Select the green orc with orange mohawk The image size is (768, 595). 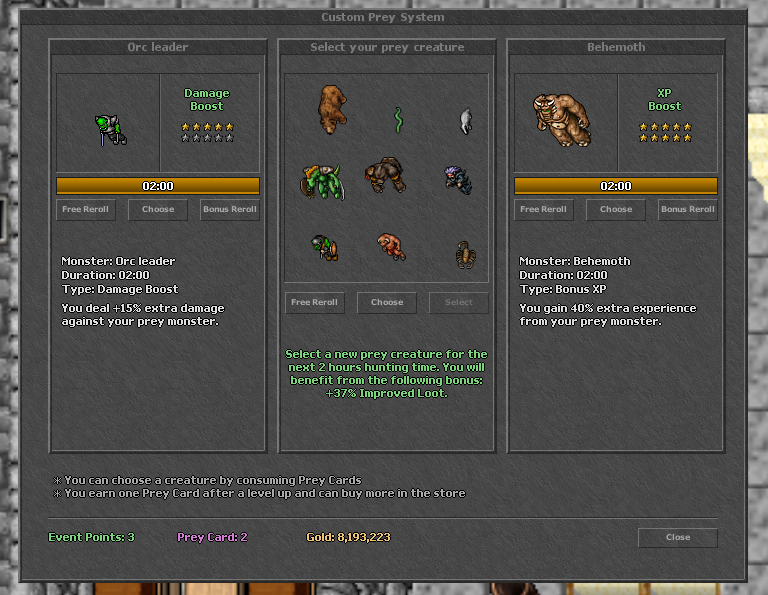click(x=321, y=180)
